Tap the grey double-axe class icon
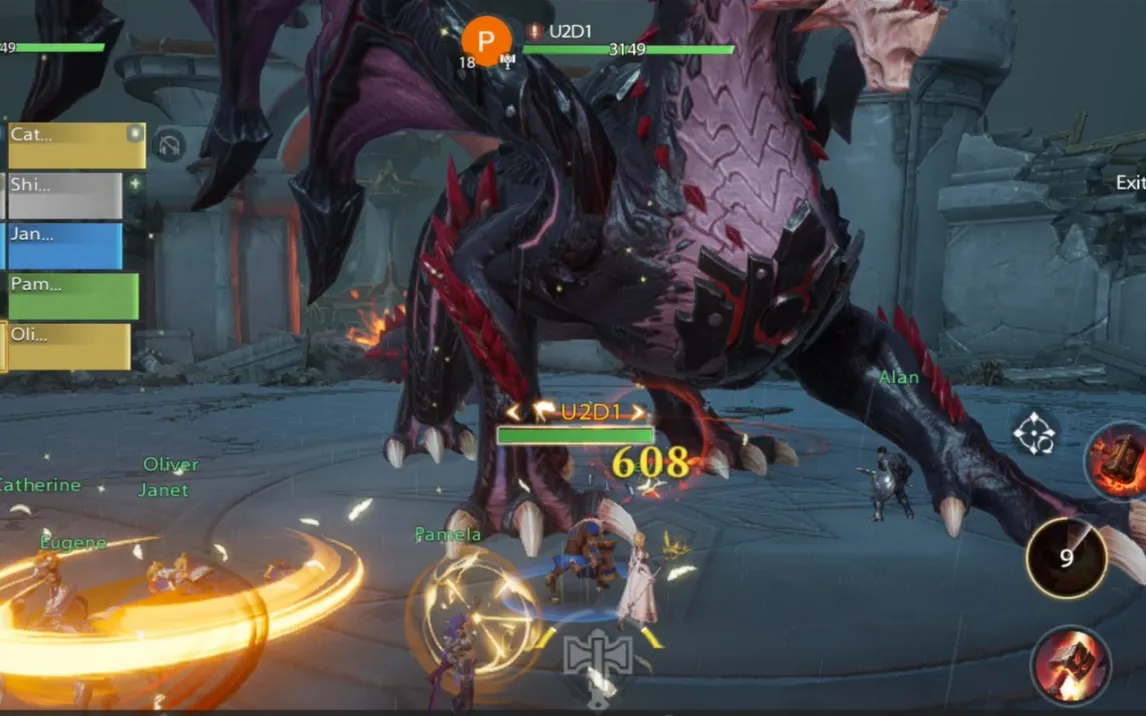The height and width of the screenshot is (716, 1146). pyautogui.click(x=598, y=656)
